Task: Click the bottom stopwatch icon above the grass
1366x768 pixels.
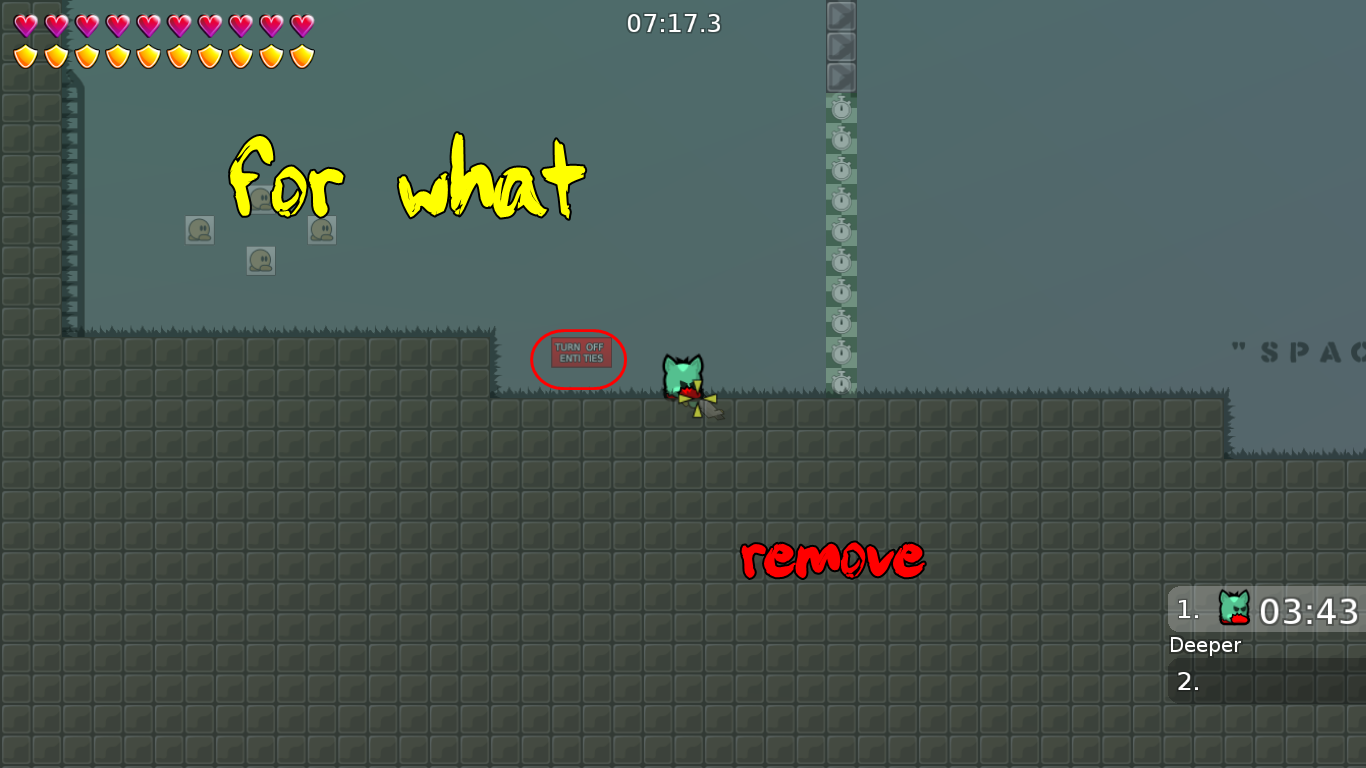Action: coord(841,383)
